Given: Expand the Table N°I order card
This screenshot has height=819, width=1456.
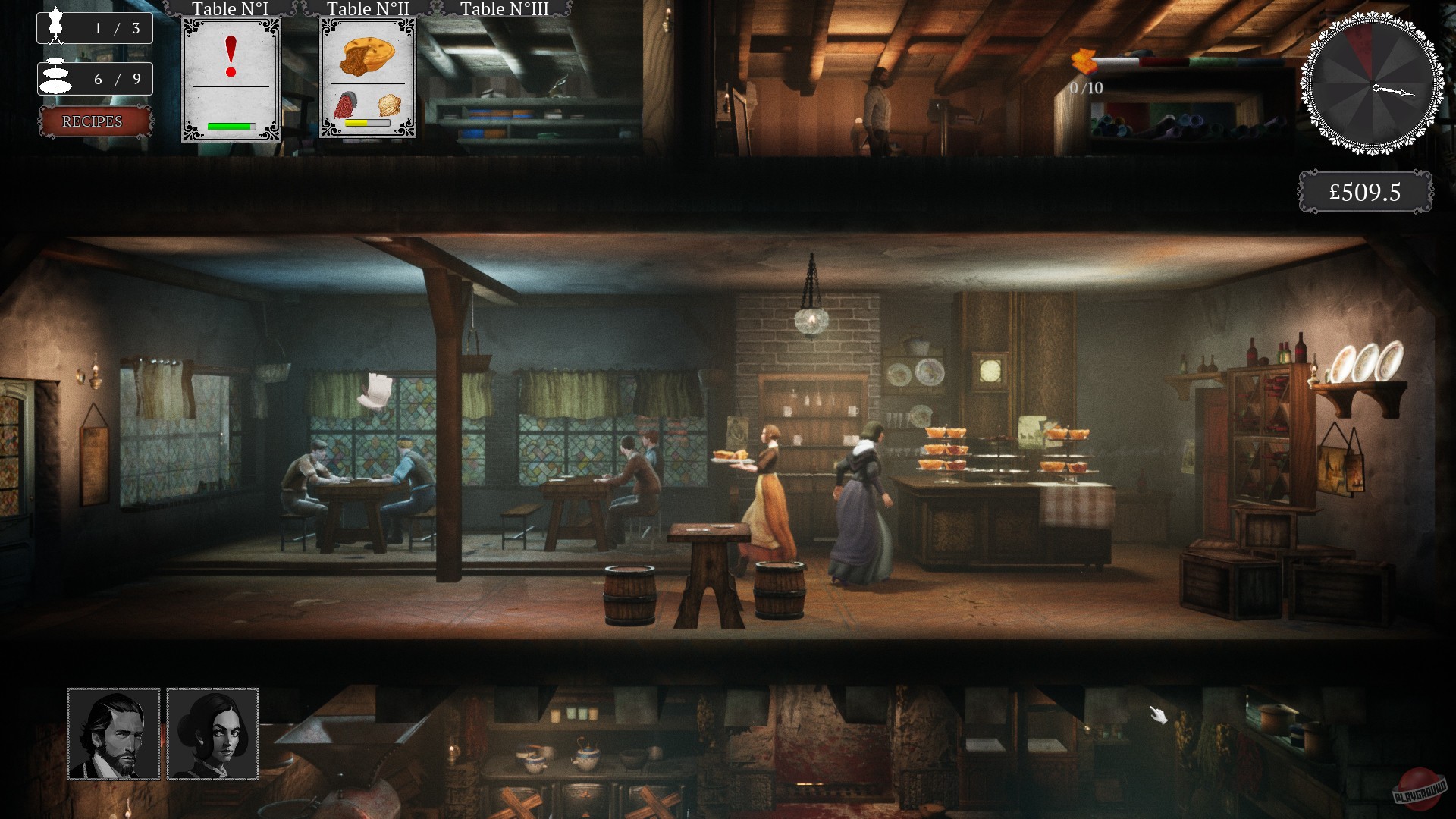Looking at the screenshot, I should (x=231, y=78).
